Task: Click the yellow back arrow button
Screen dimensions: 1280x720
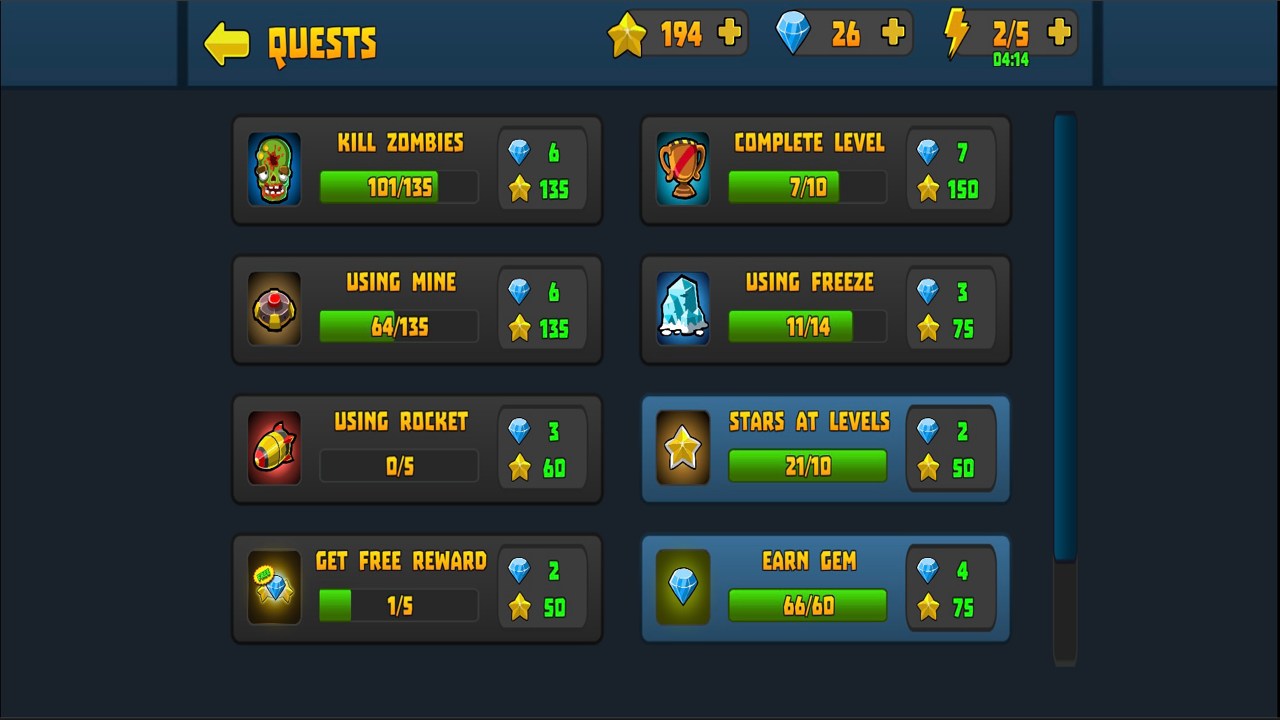Action: tap(226, 45)
